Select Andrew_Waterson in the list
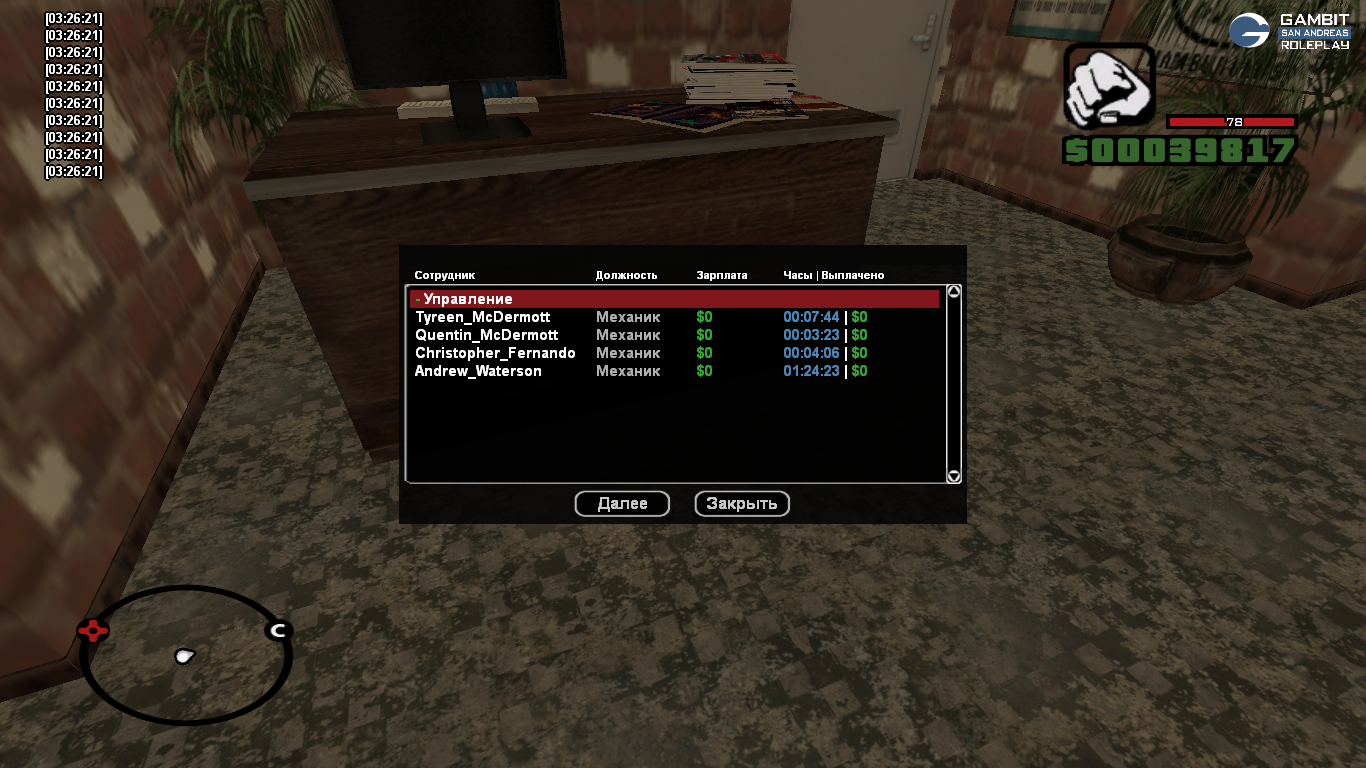 [478, 371]
